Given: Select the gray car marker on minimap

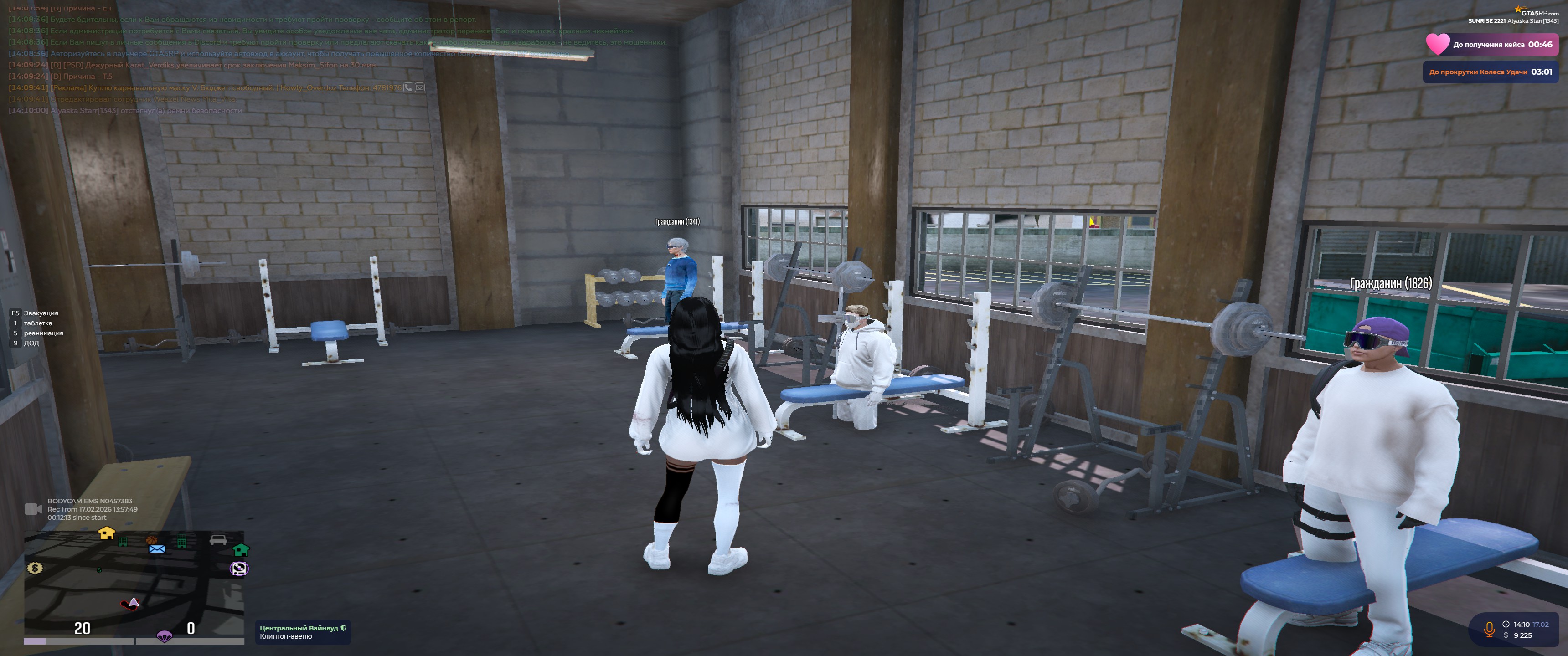Looking at the screenshot, I should (x=218, y=540).
